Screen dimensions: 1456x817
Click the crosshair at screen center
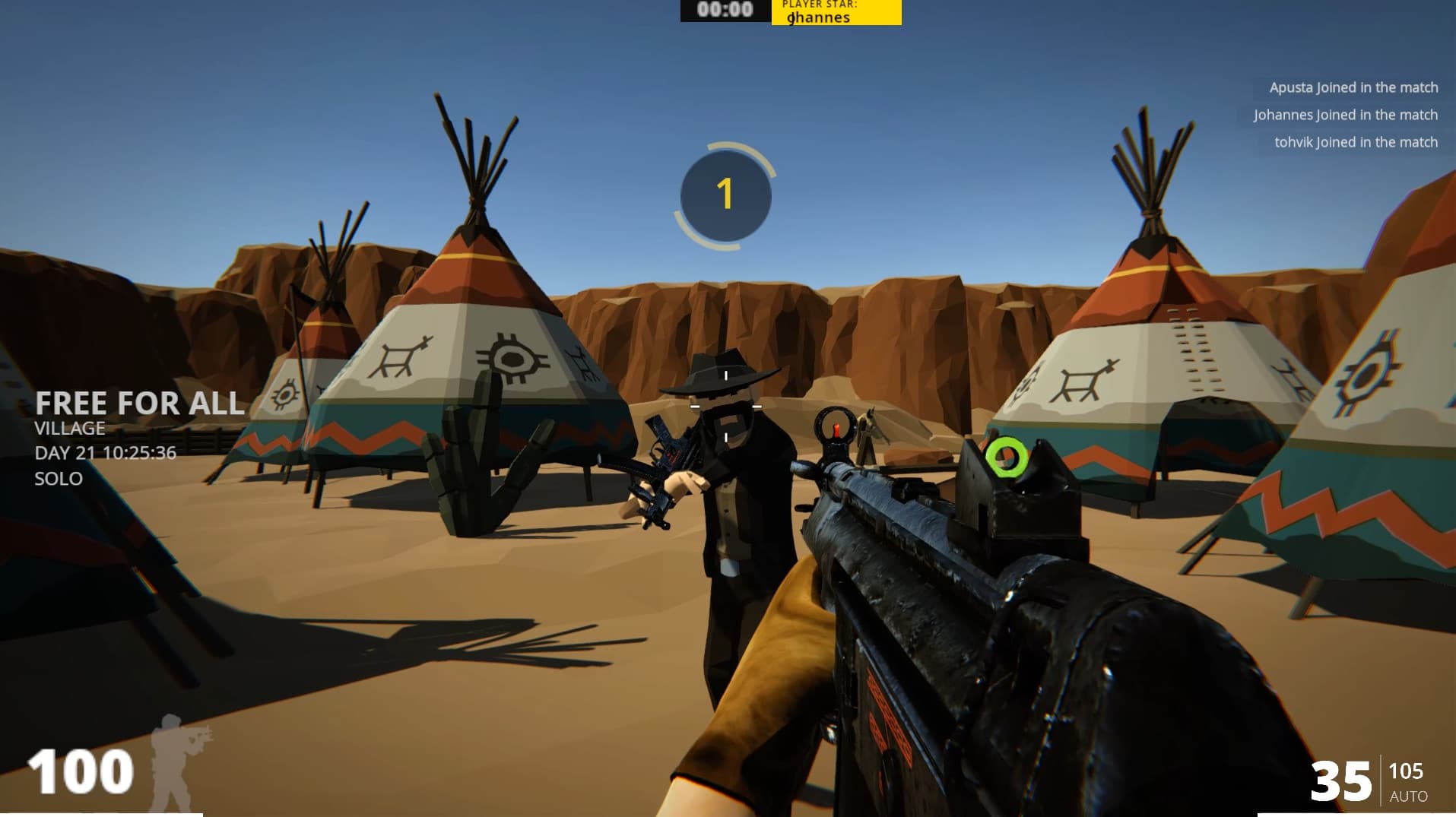point(728,408)
